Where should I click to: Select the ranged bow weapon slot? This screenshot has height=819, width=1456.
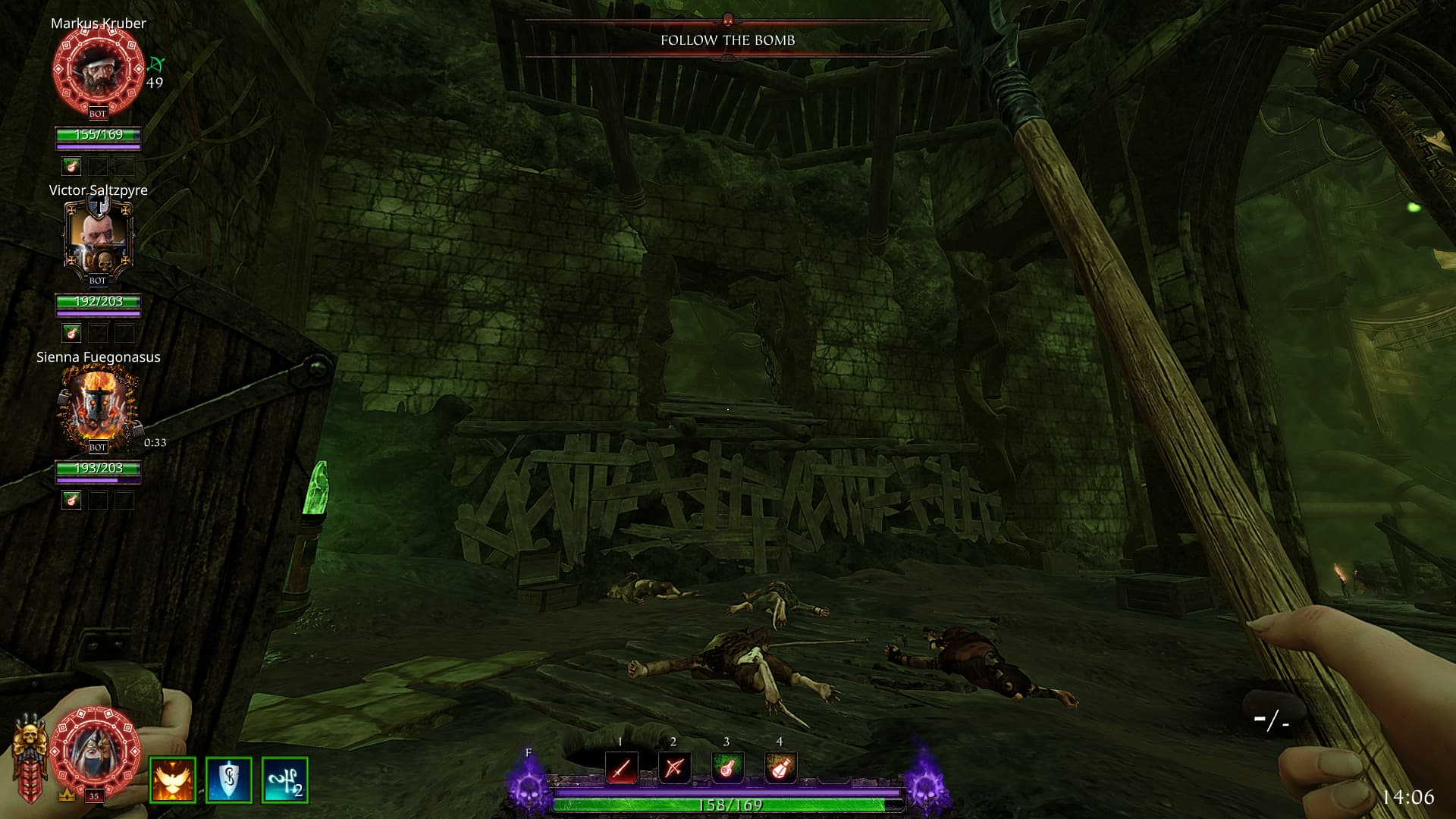(x=674, y=768)
